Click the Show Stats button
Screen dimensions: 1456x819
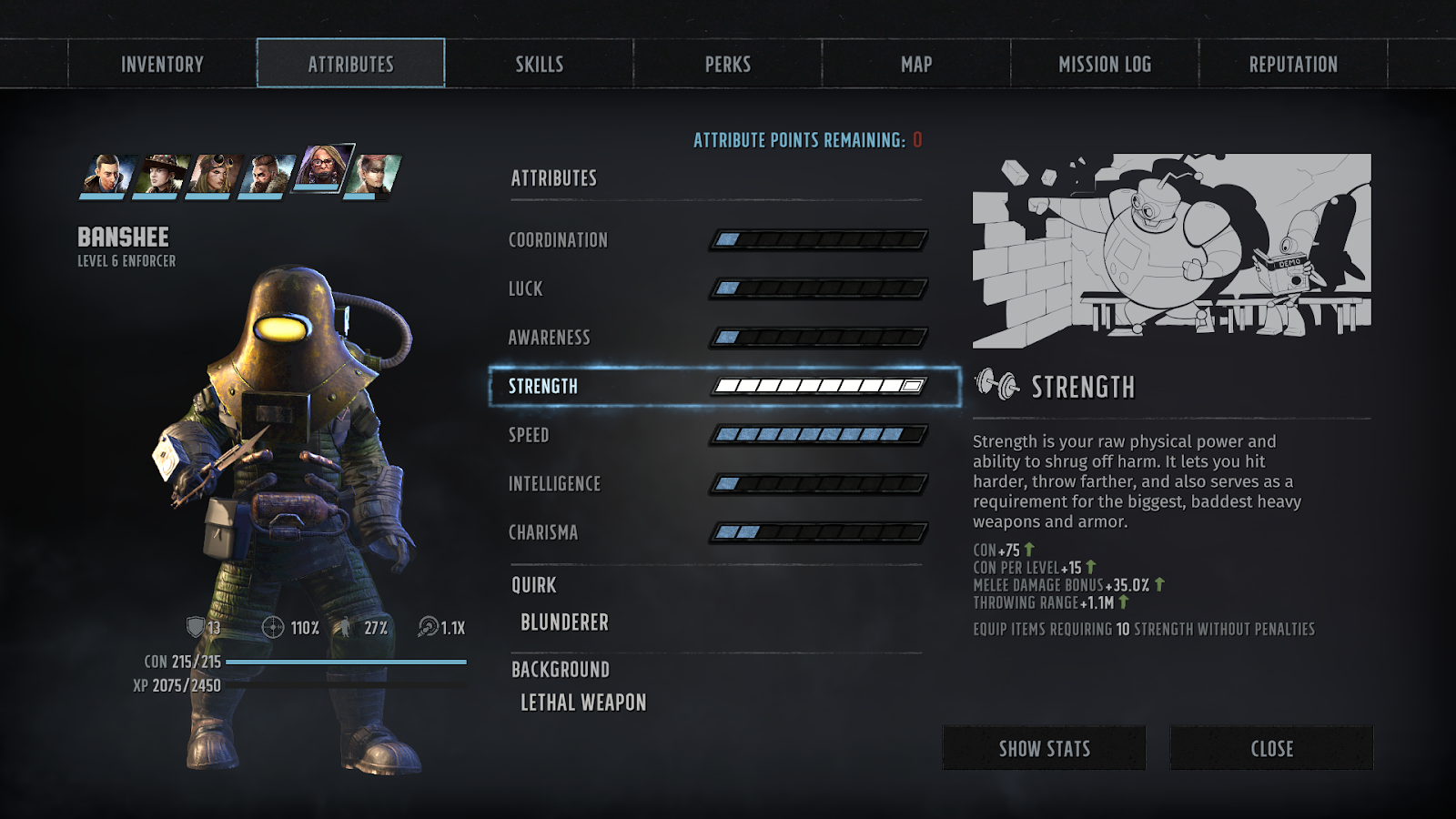[x=1044, y=748]
